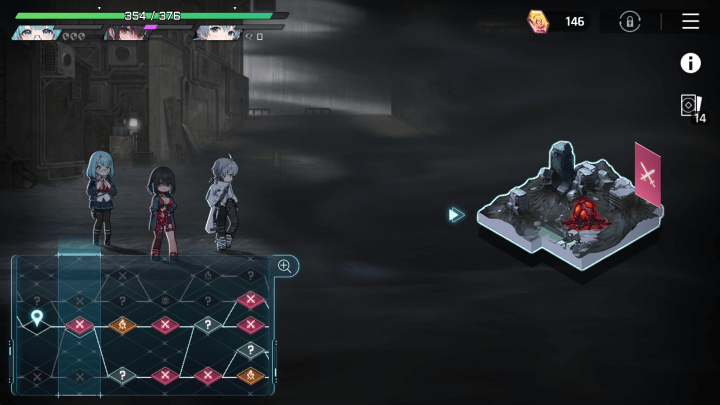720x405 pixels.
Task: Open the card deck with 14 cards
Action: pyautogui.click(x=691, y=106)
